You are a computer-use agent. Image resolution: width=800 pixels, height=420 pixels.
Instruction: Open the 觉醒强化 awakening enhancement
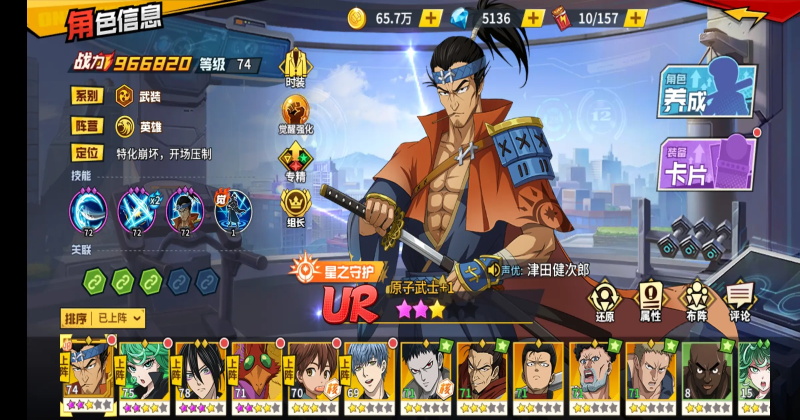point(295,114)
